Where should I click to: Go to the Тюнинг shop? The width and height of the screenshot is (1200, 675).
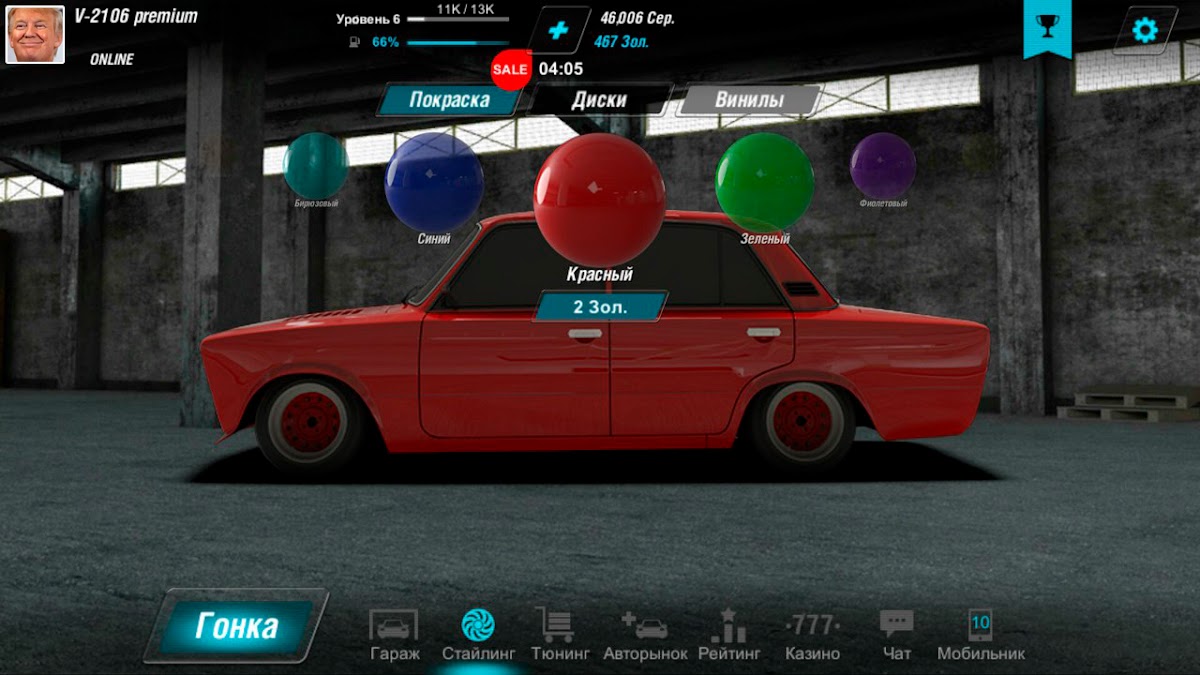pos(554,634)
